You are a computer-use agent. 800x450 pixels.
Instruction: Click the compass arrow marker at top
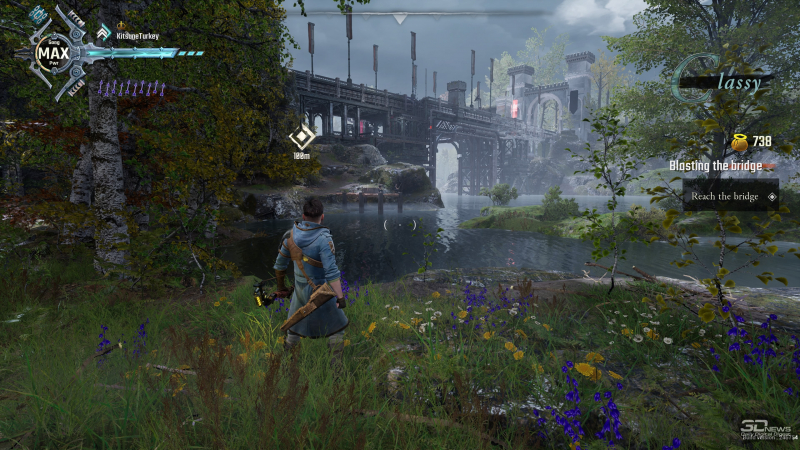tap(400, 18)
